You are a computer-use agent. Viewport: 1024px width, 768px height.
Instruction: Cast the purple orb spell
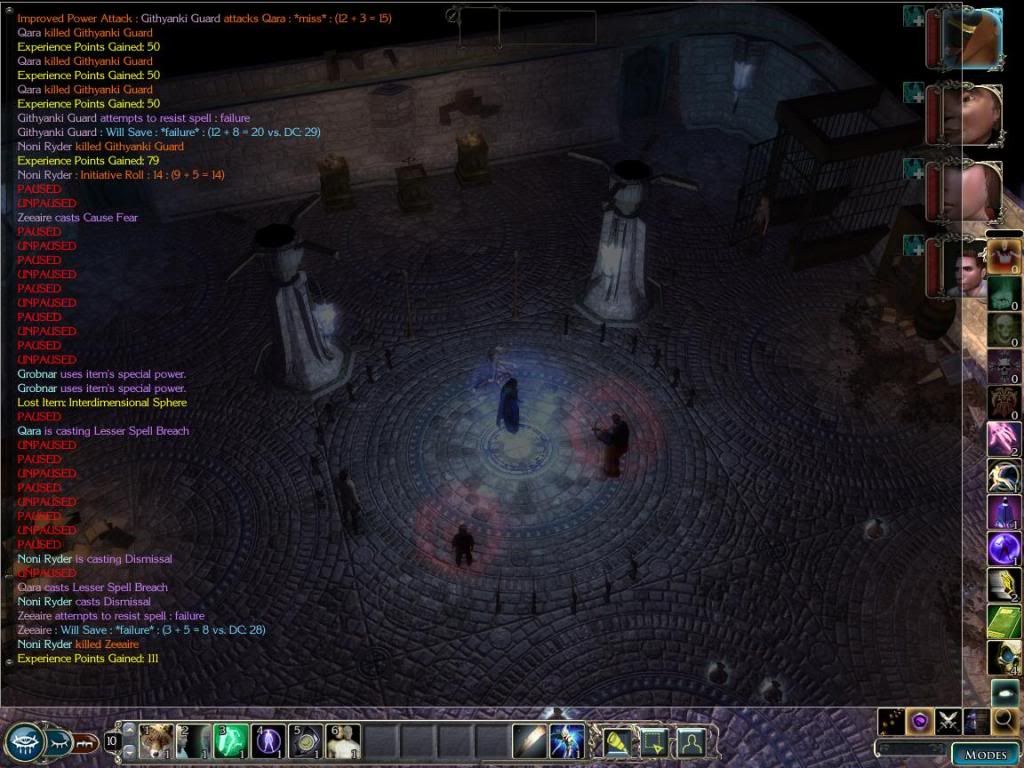[1004, 548]
